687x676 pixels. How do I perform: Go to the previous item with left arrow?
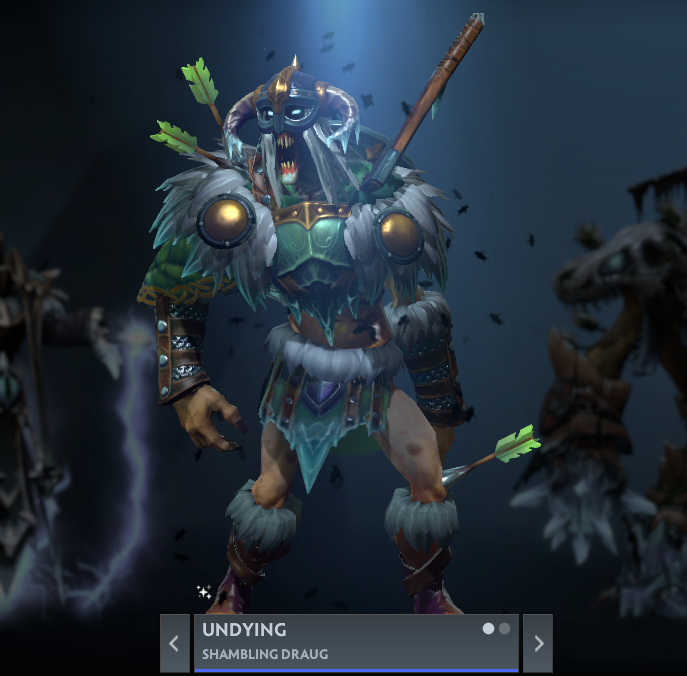[174, 643]
